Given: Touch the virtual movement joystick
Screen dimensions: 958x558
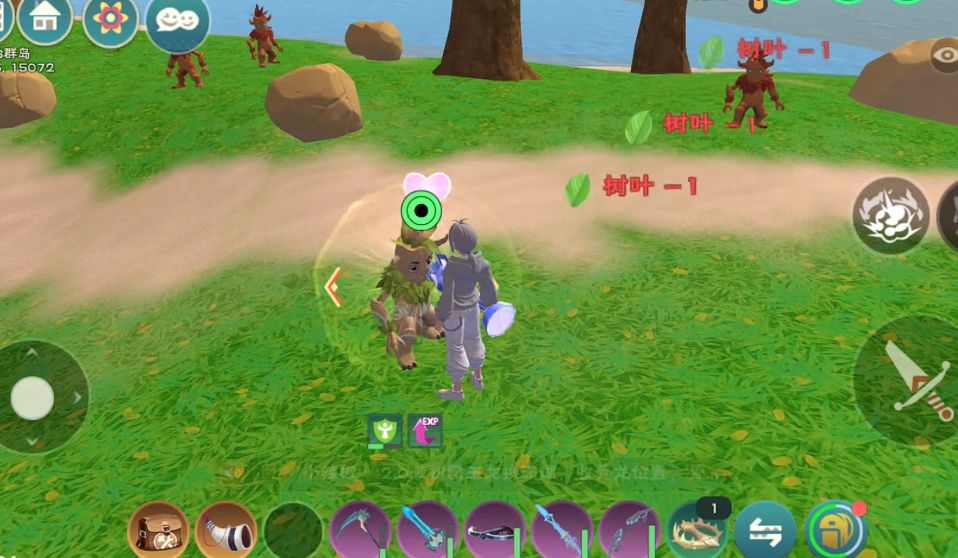Looking at the screenshot, I should pos(33,398).
